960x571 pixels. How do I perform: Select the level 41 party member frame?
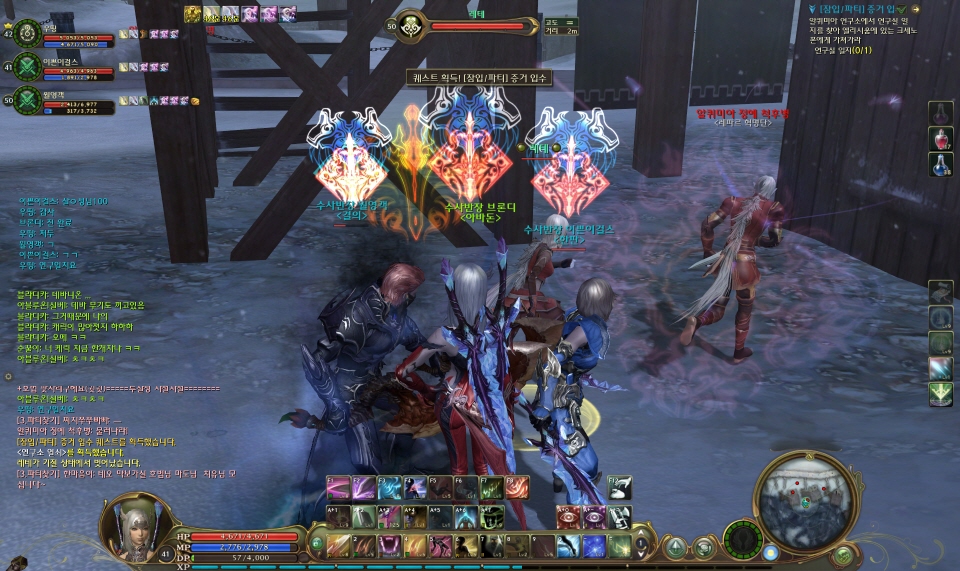pyautogui.click(x=28, y=66)
